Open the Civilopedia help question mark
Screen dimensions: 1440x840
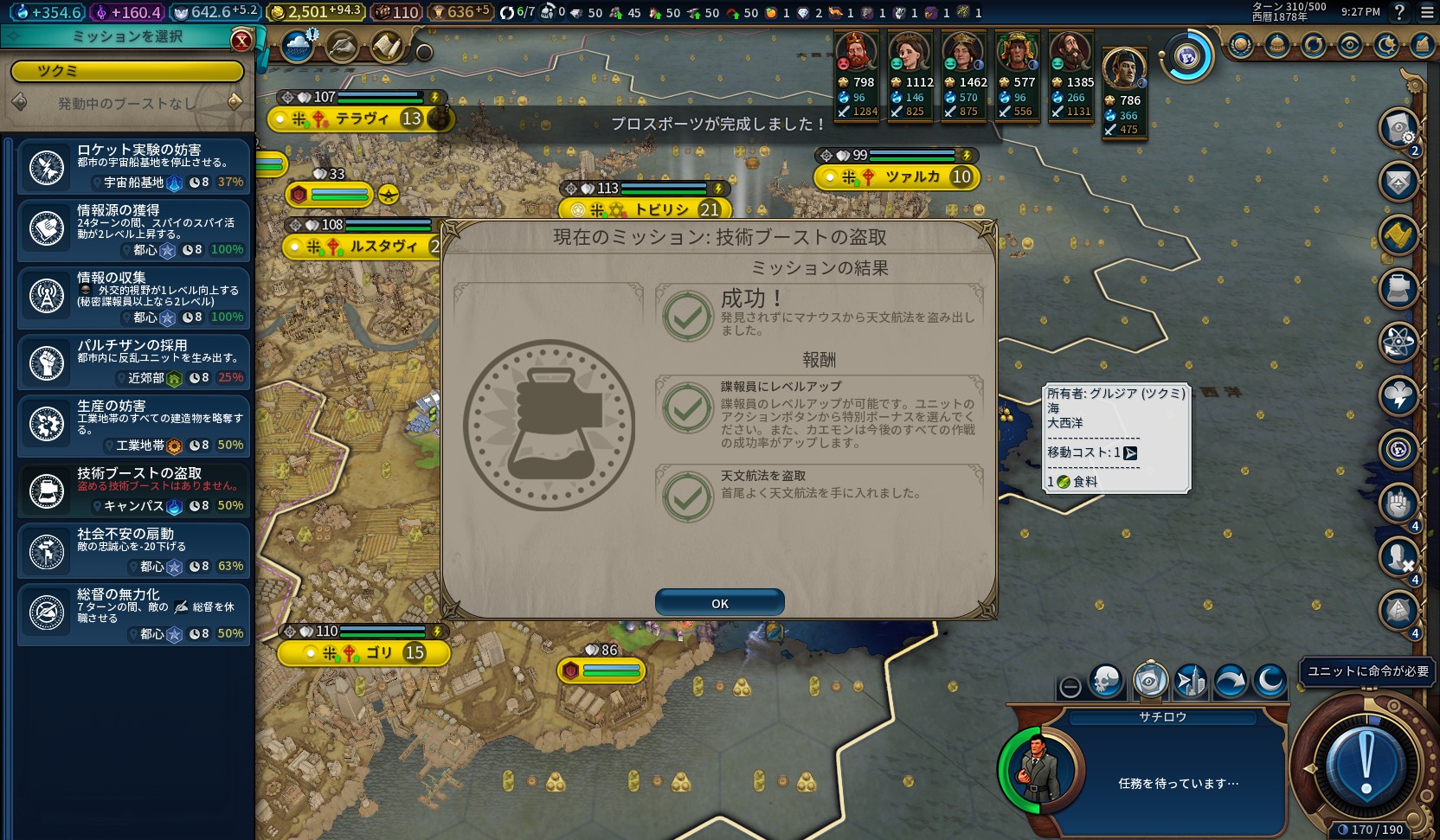[x=1399, y=12]
